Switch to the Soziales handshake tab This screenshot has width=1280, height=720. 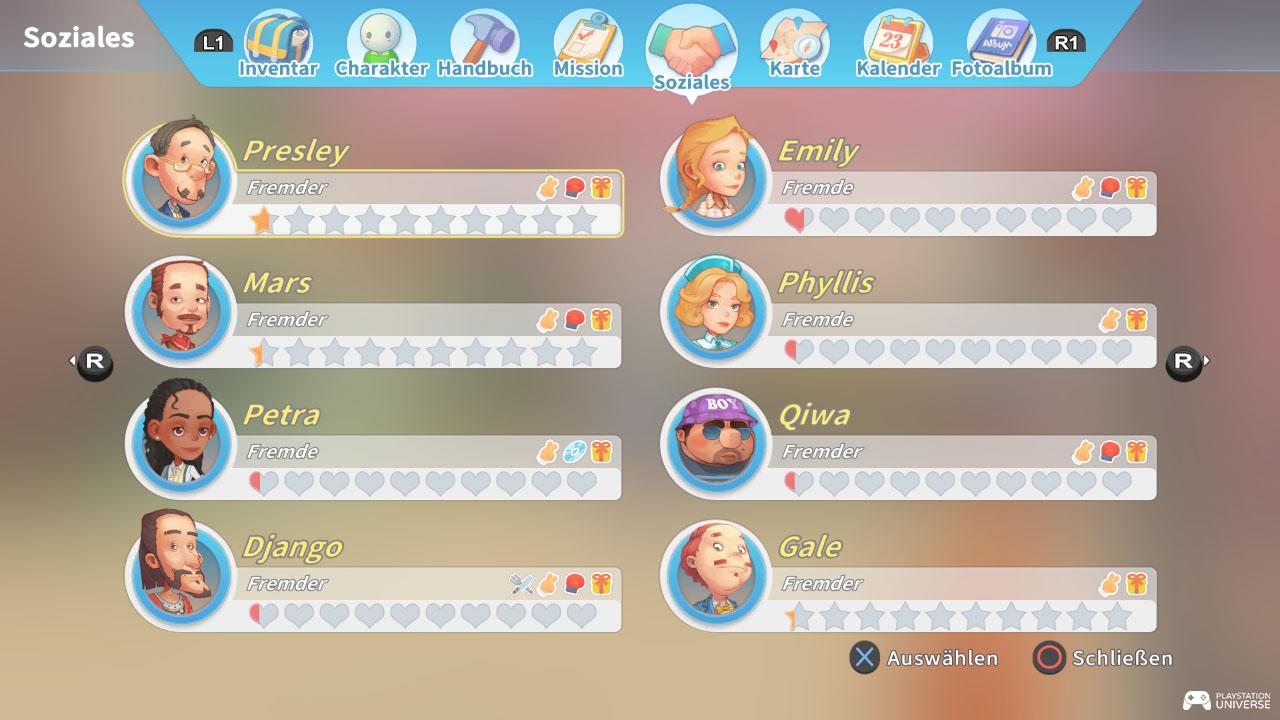692,40
